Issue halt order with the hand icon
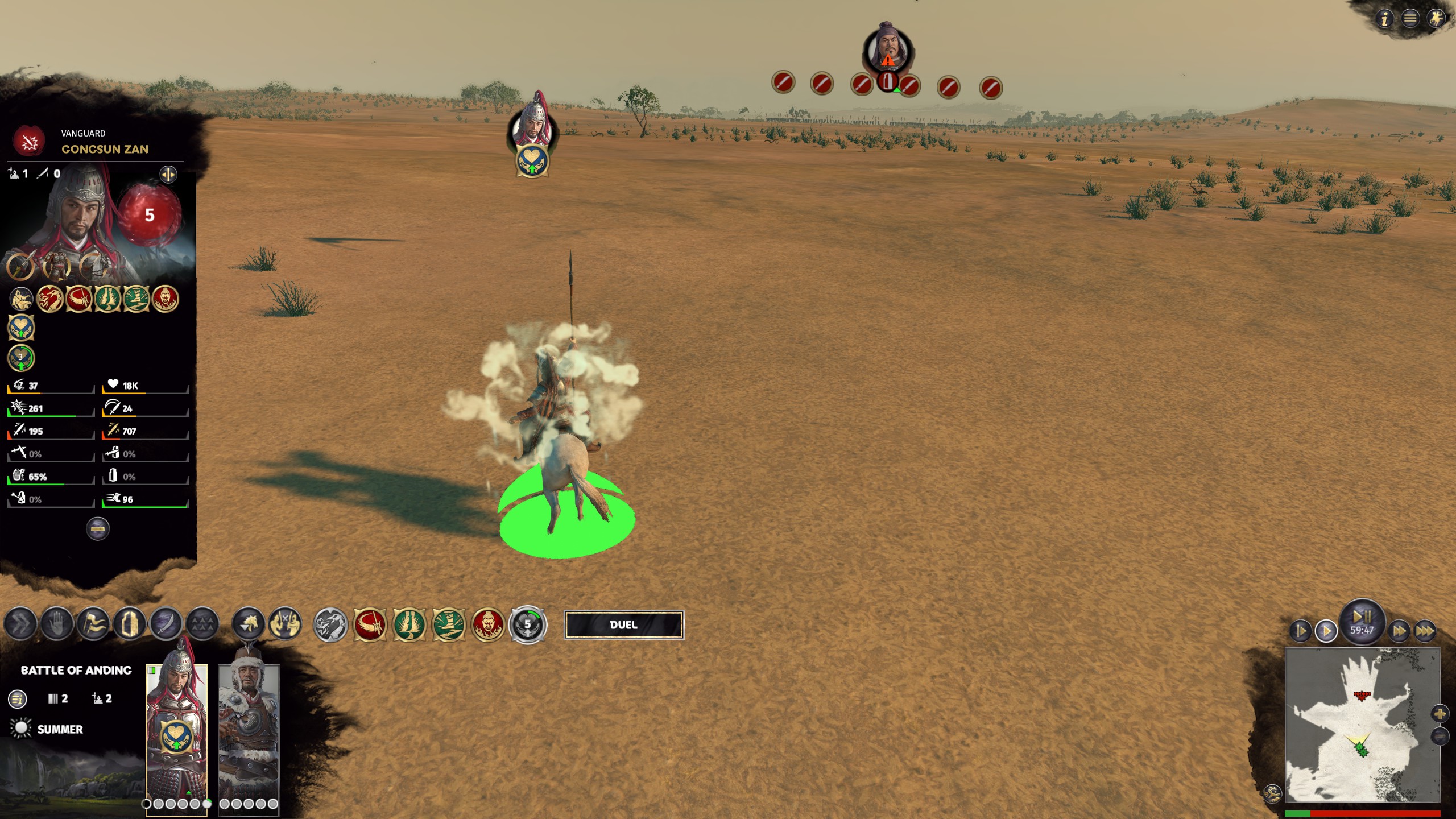The width and height of the screenshot is (1456, 819). pyautogui.click(x=57, y=624)
